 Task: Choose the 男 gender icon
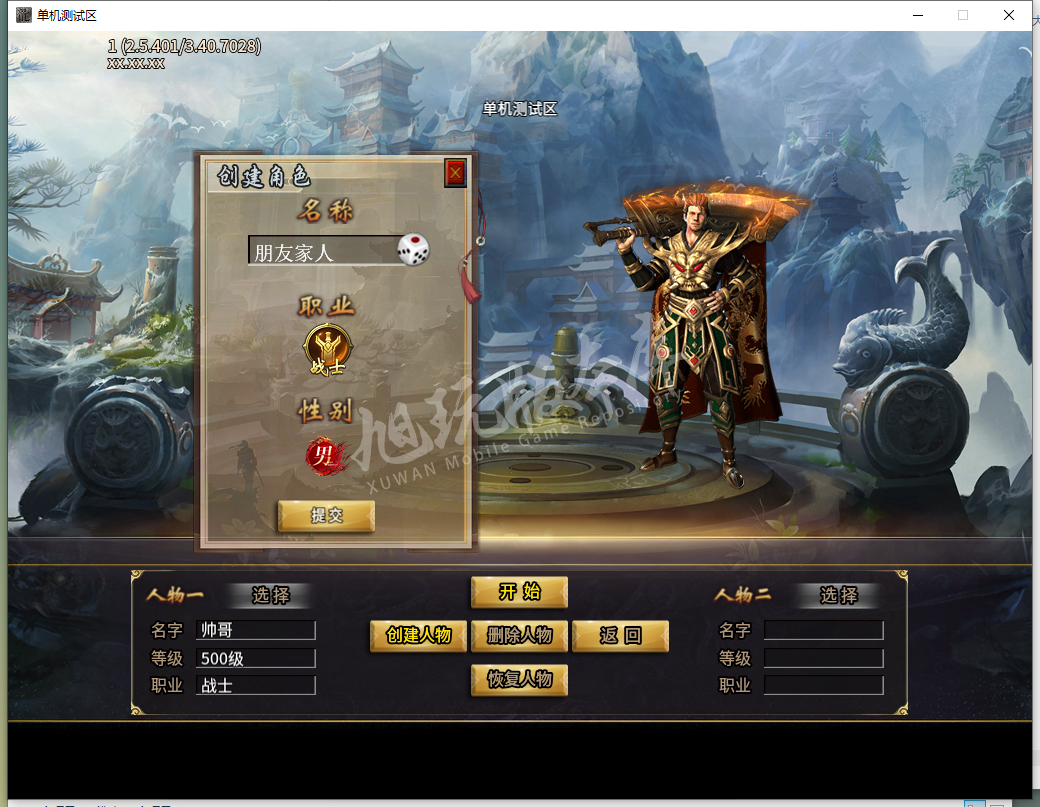pos(325,456)
